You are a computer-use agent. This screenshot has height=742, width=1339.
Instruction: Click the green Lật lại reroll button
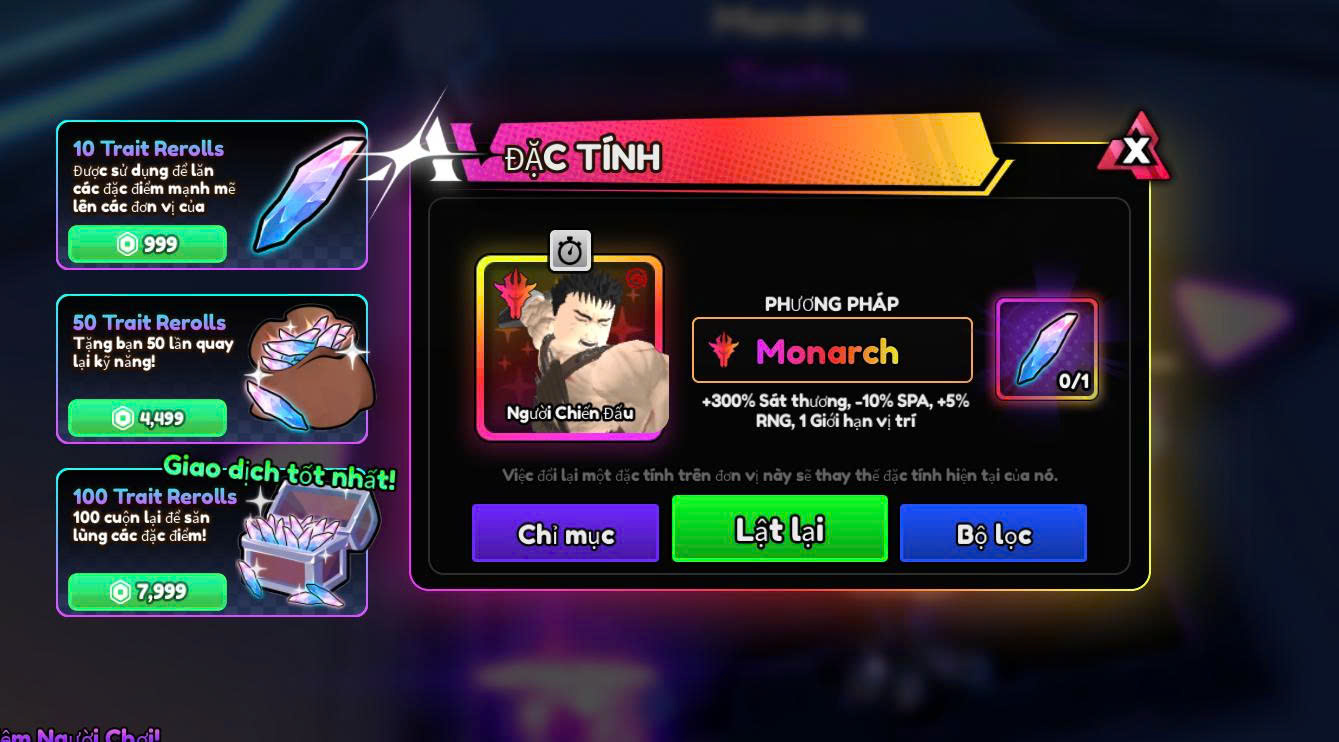point(779,529)
